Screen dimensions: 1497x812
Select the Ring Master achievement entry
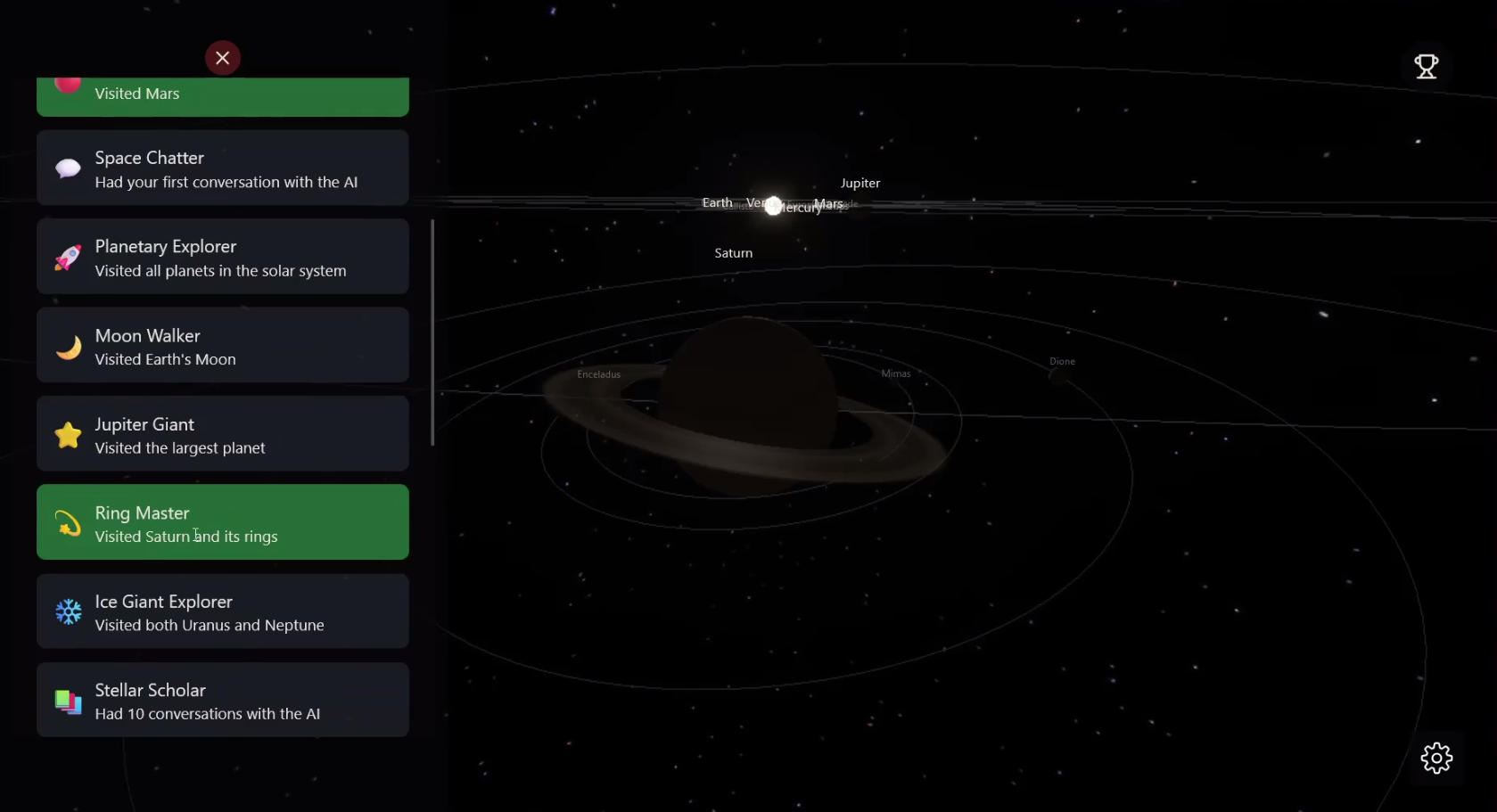point(222,523)
